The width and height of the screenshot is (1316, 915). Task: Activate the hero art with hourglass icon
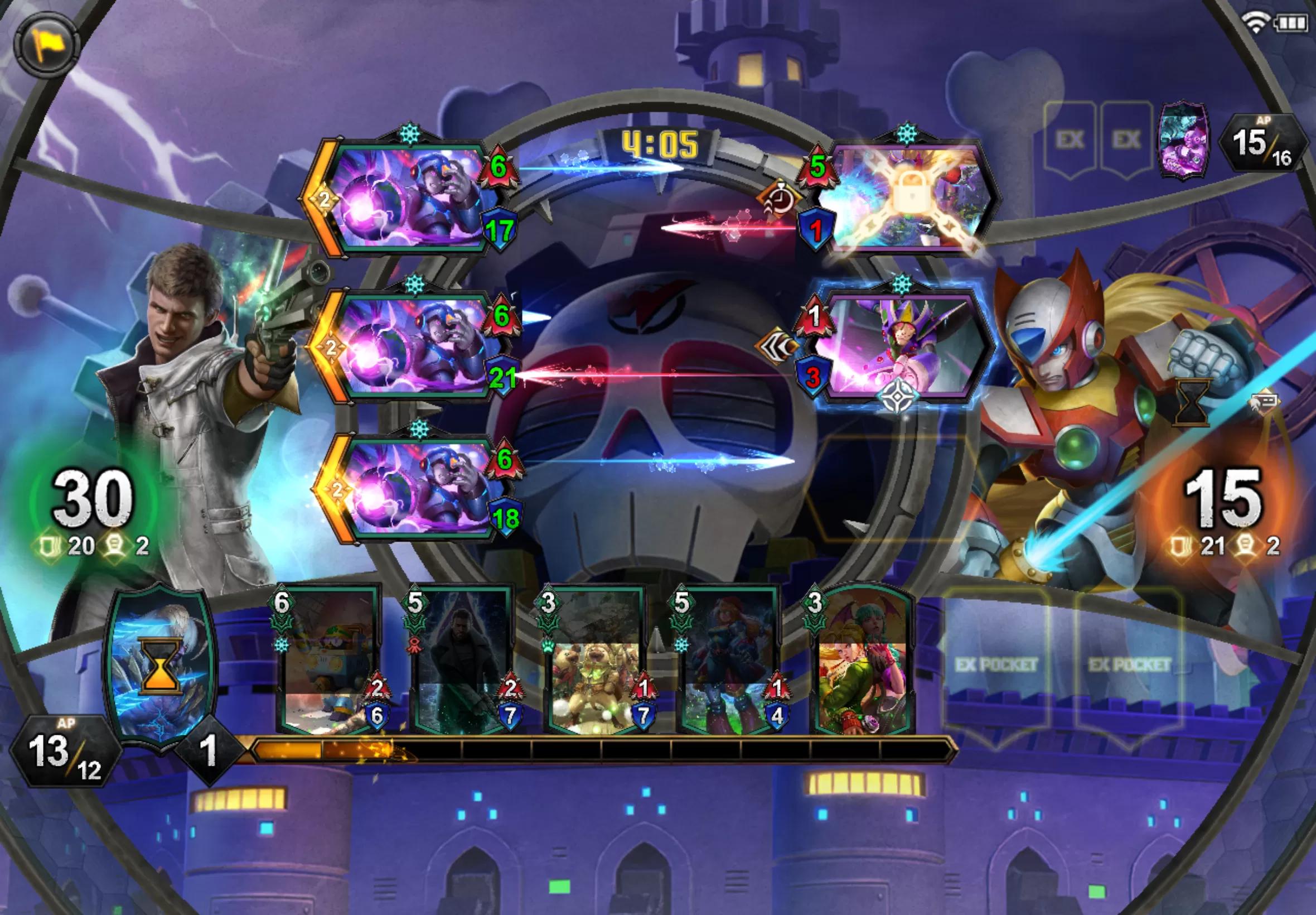coord(161,665)
